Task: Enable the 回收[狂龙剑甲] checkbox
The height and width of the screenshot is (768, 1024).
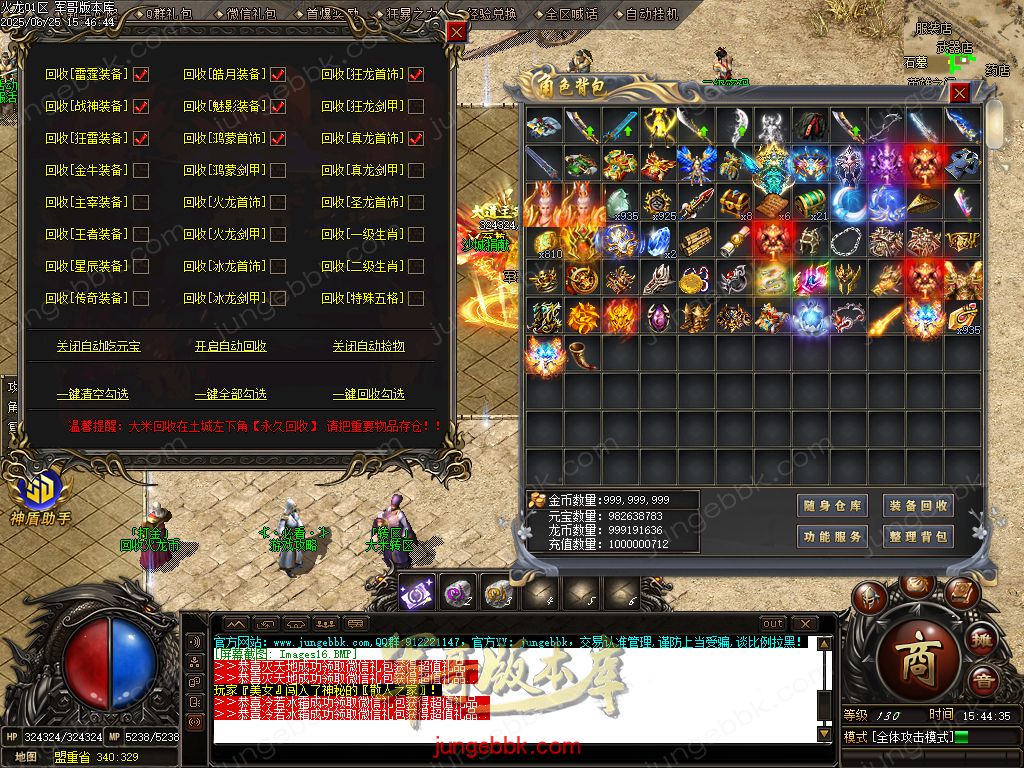Action: click(416, 106)
